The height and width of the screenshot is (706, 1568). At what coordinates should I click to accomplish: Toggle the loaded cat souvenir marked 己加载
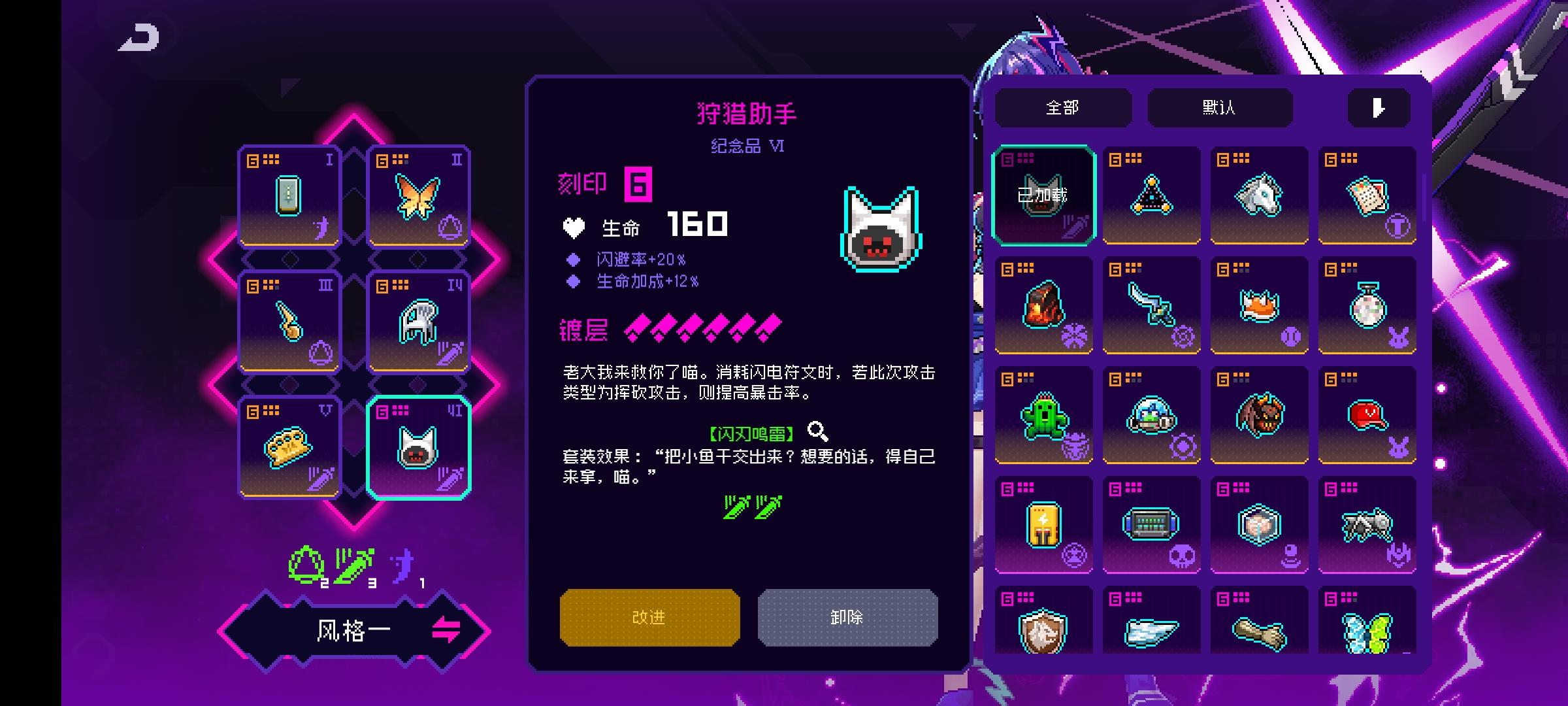point(1044,193)
